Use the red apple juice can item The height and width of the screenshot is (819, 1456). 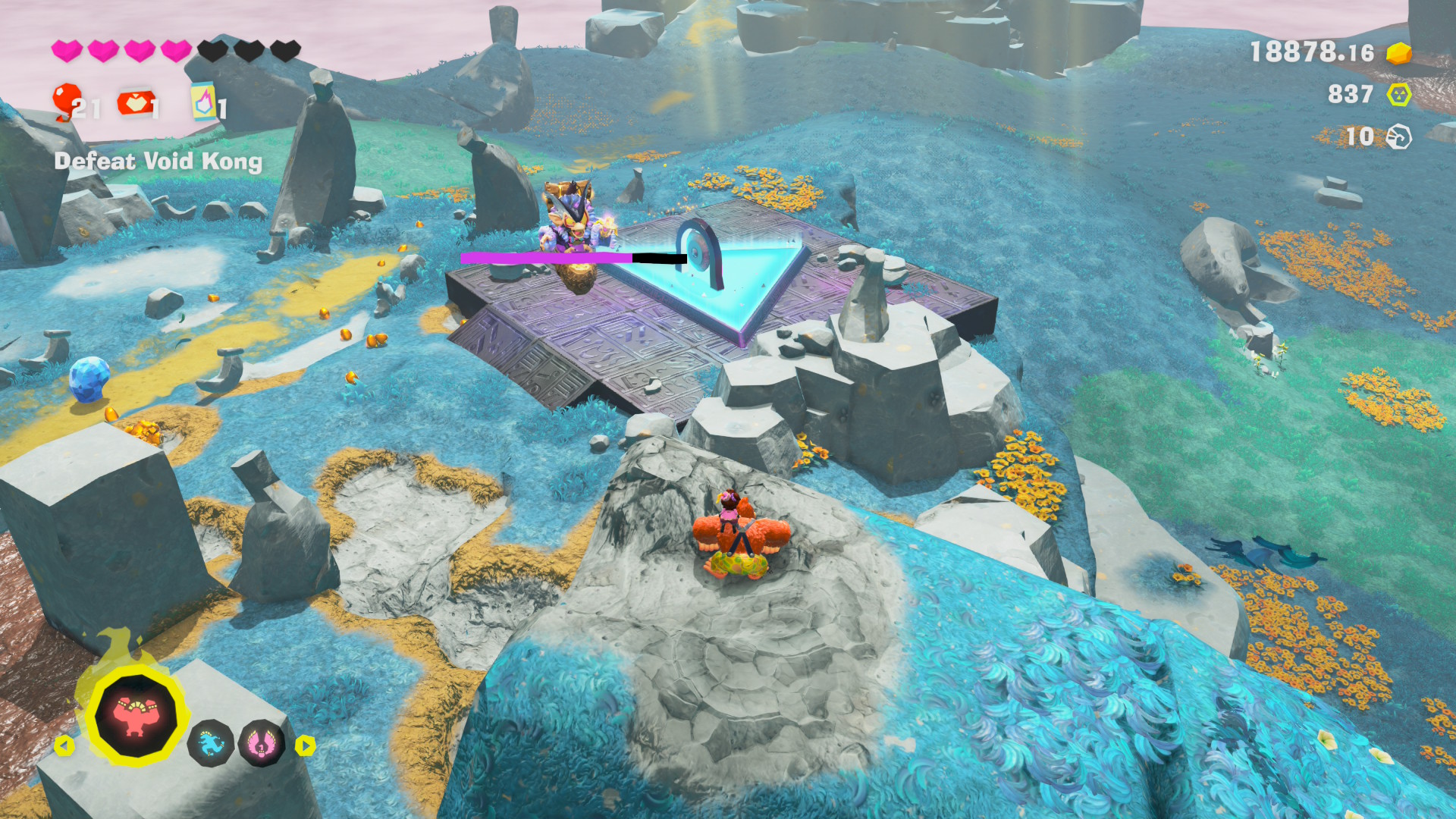coord(135,103)
